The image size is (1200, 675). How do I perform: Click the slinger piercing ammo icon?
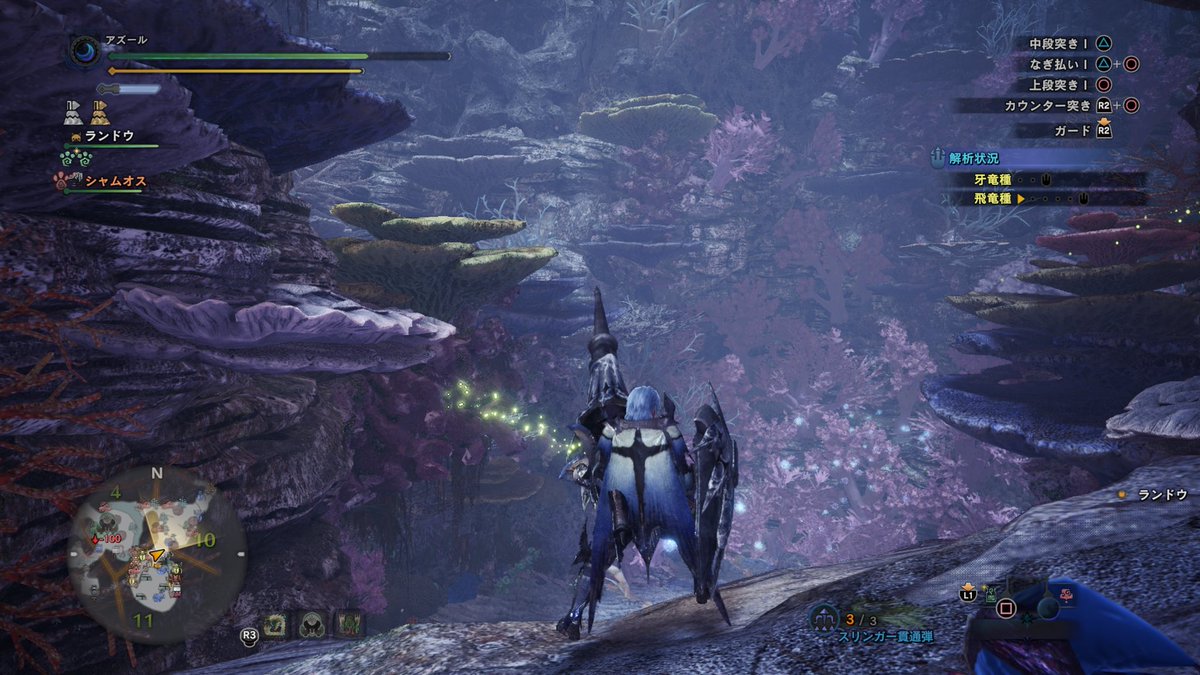[824, 618]
